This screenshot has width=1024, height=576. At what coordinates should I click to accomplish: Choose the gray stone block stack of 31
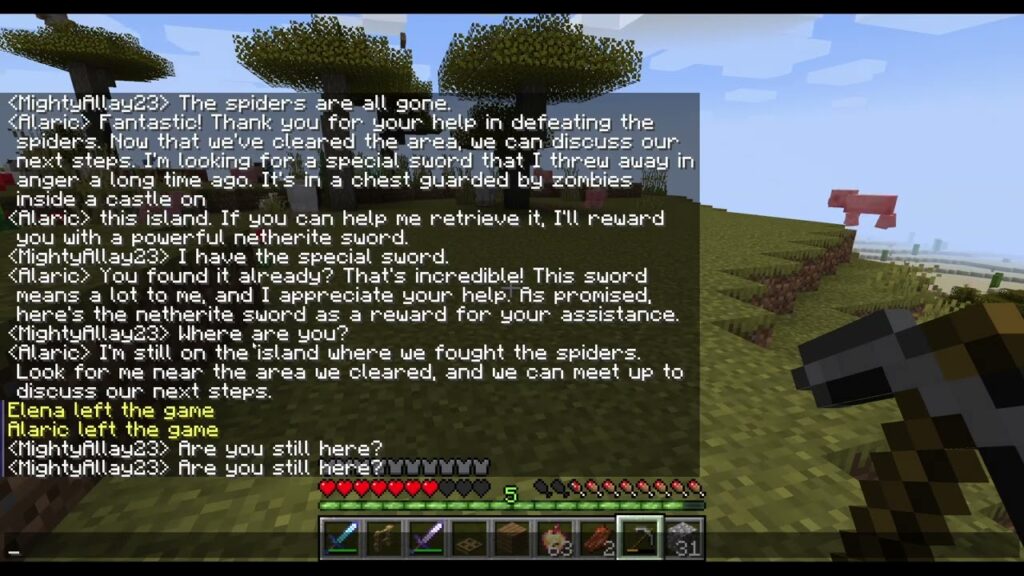[683, 537]
